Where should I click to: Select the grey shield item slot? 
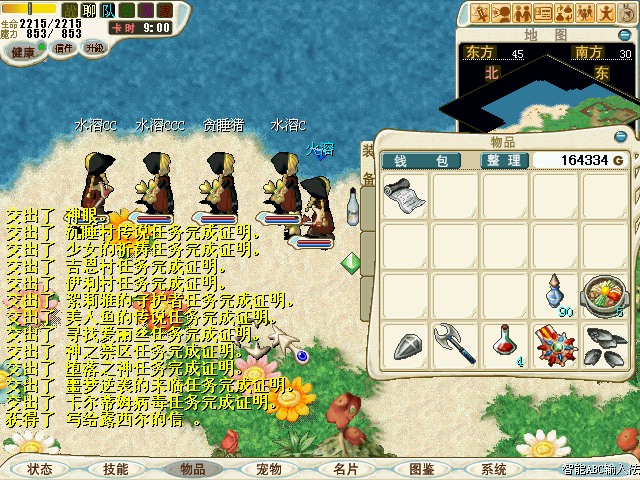pyautogui.click(x=404, y=345)
